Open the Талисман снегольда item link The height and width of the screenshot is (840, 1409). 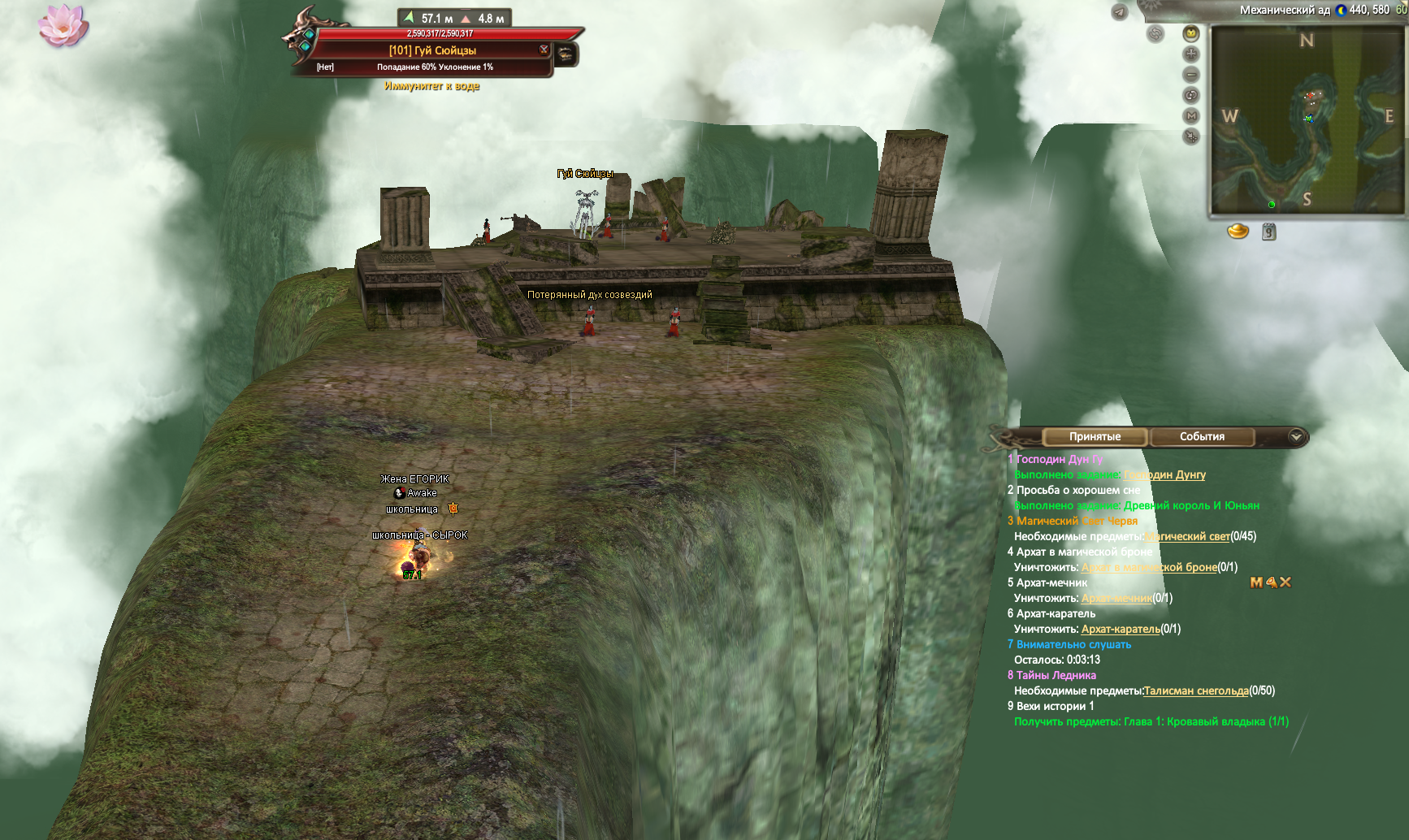click(x=1196, y=691)
